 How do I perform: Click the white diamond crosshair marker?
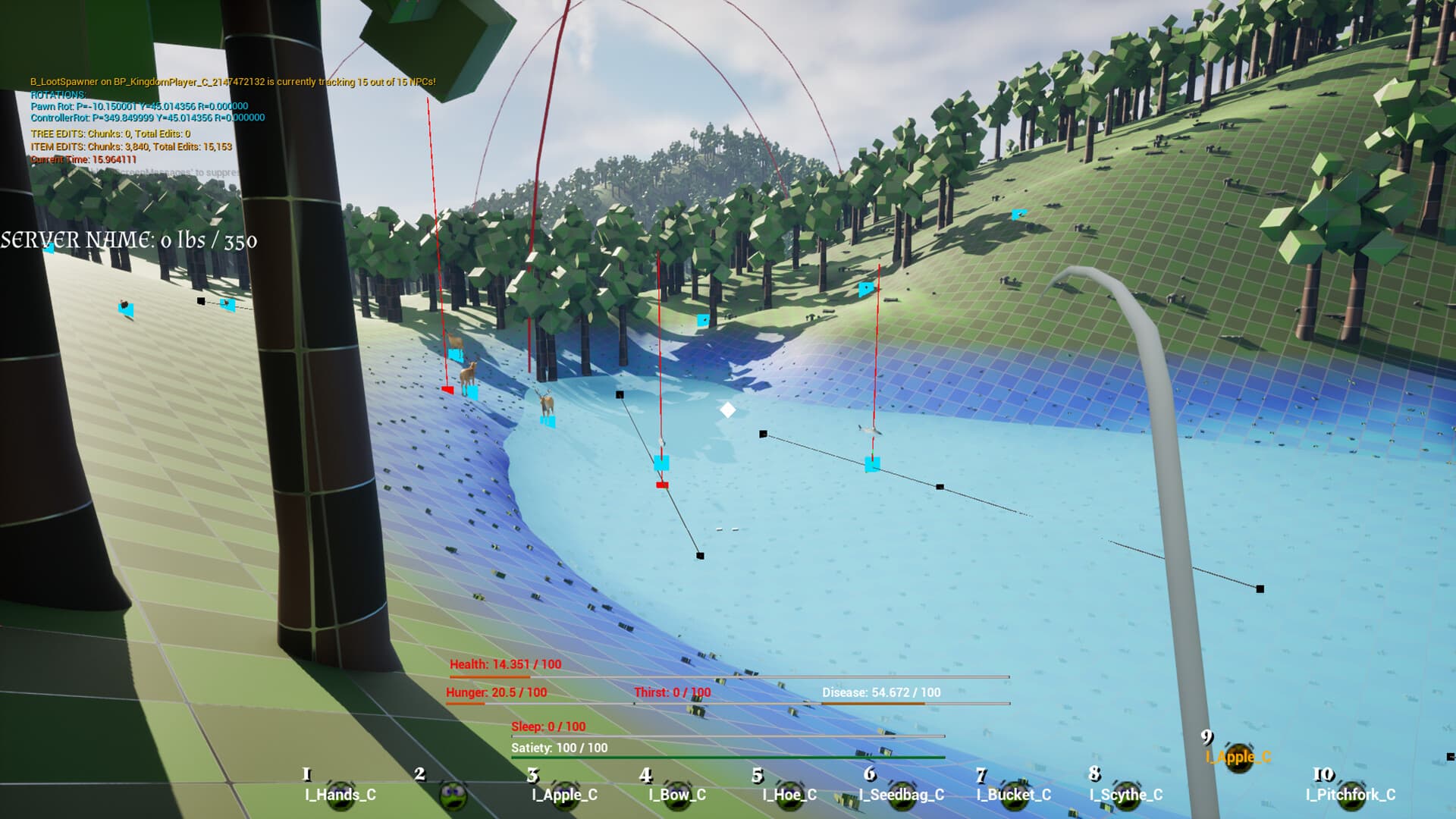click(x=730, y=410)
